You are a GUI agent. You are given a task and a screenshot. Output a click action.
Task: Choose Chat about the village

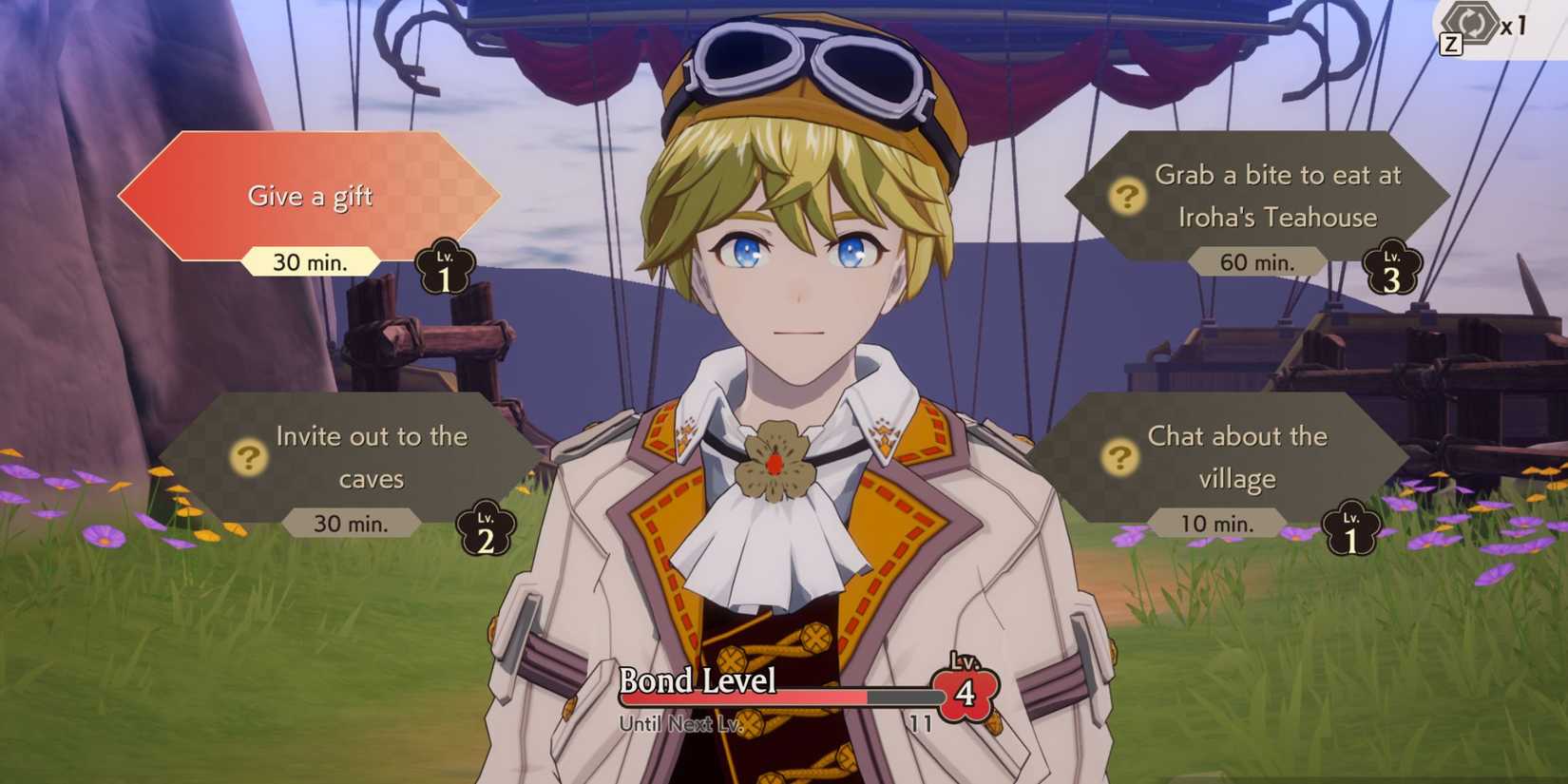point(1237,457)
